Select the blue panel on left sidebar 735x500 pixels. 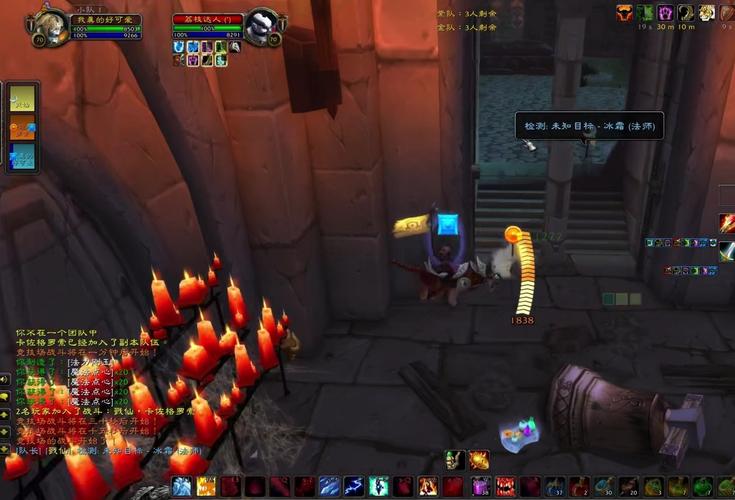pyautogui.click(x=22, y=155)
